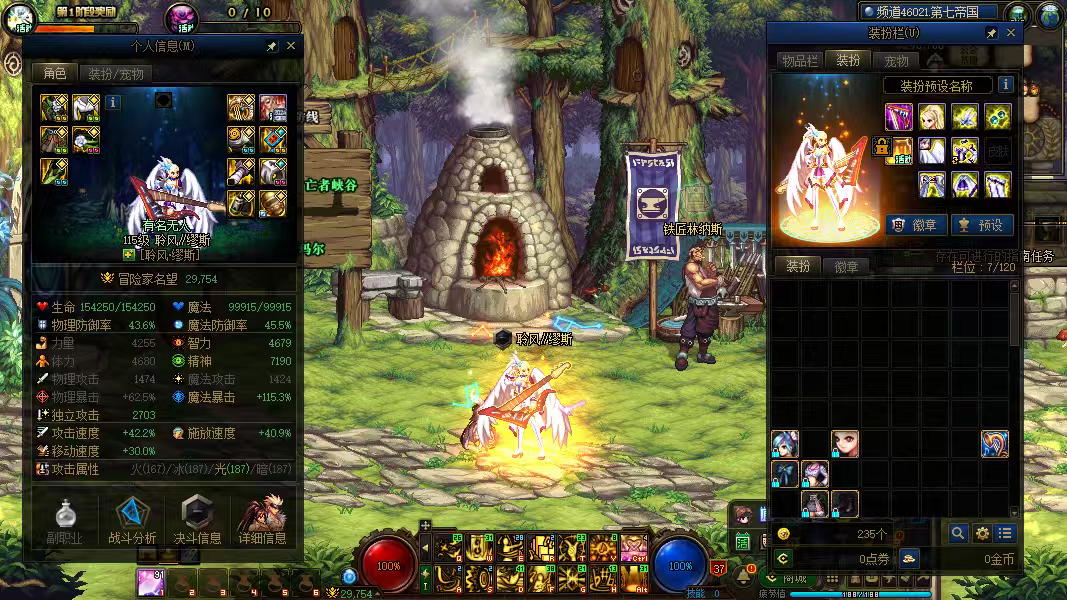Open the gear settings button in avatar inventory
This screenshot has width=1067, height=600.
[982, 534]
